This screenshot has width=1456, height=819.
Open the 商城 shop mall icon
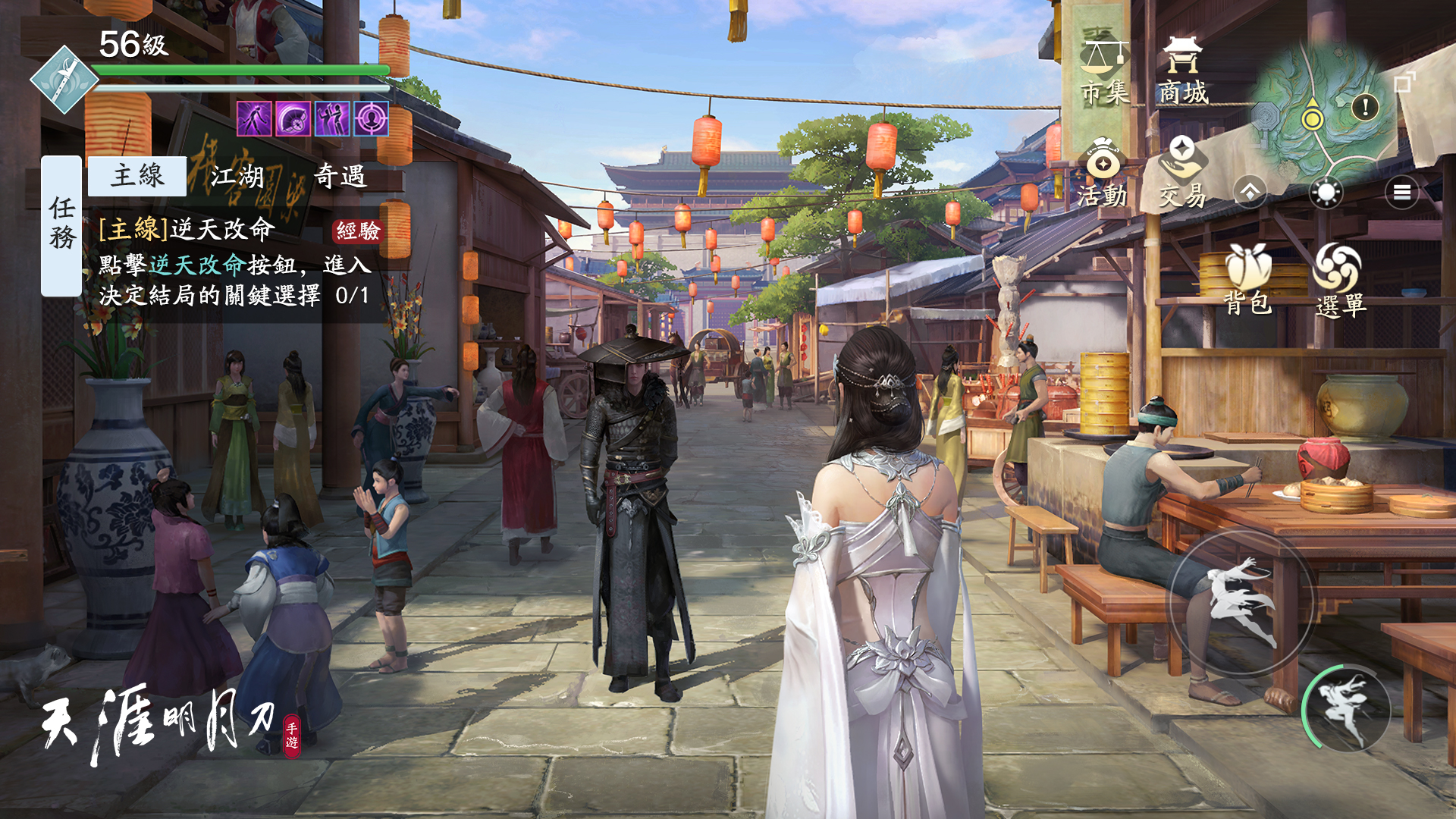pyautogui.click(x=1183, y=57)
